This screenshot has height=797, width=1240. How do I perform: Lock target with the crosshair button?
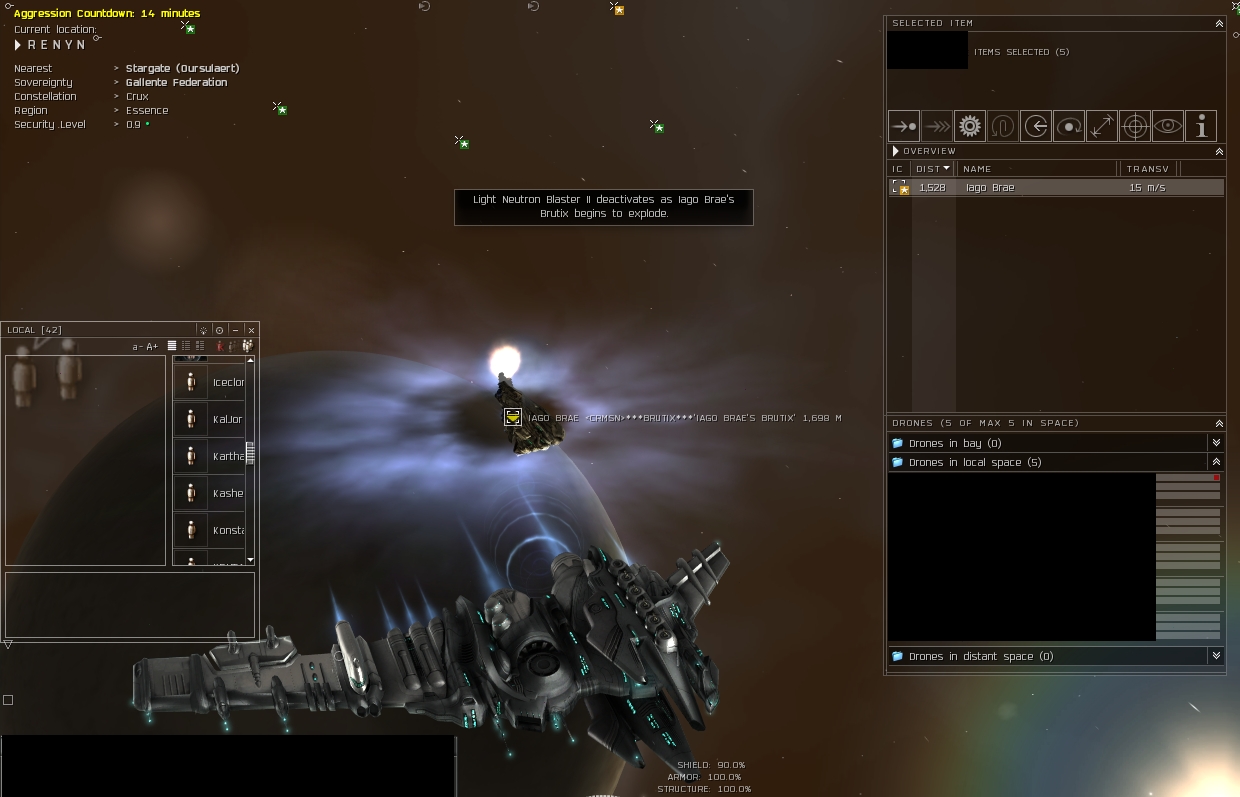pyautogui.click(x=1134, y=126)
